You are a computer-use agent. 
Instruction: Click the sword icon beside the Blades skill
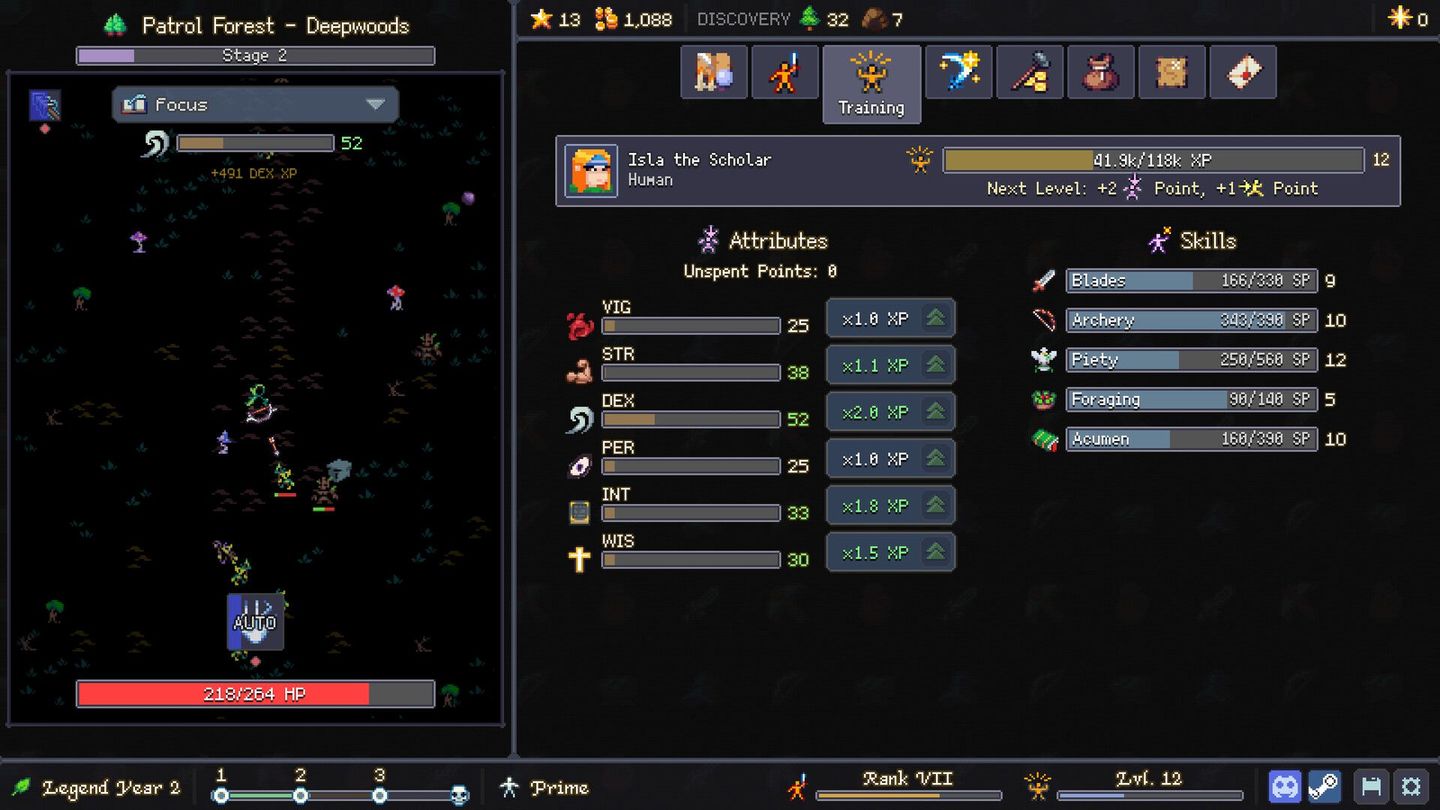tap(1046, 280)
